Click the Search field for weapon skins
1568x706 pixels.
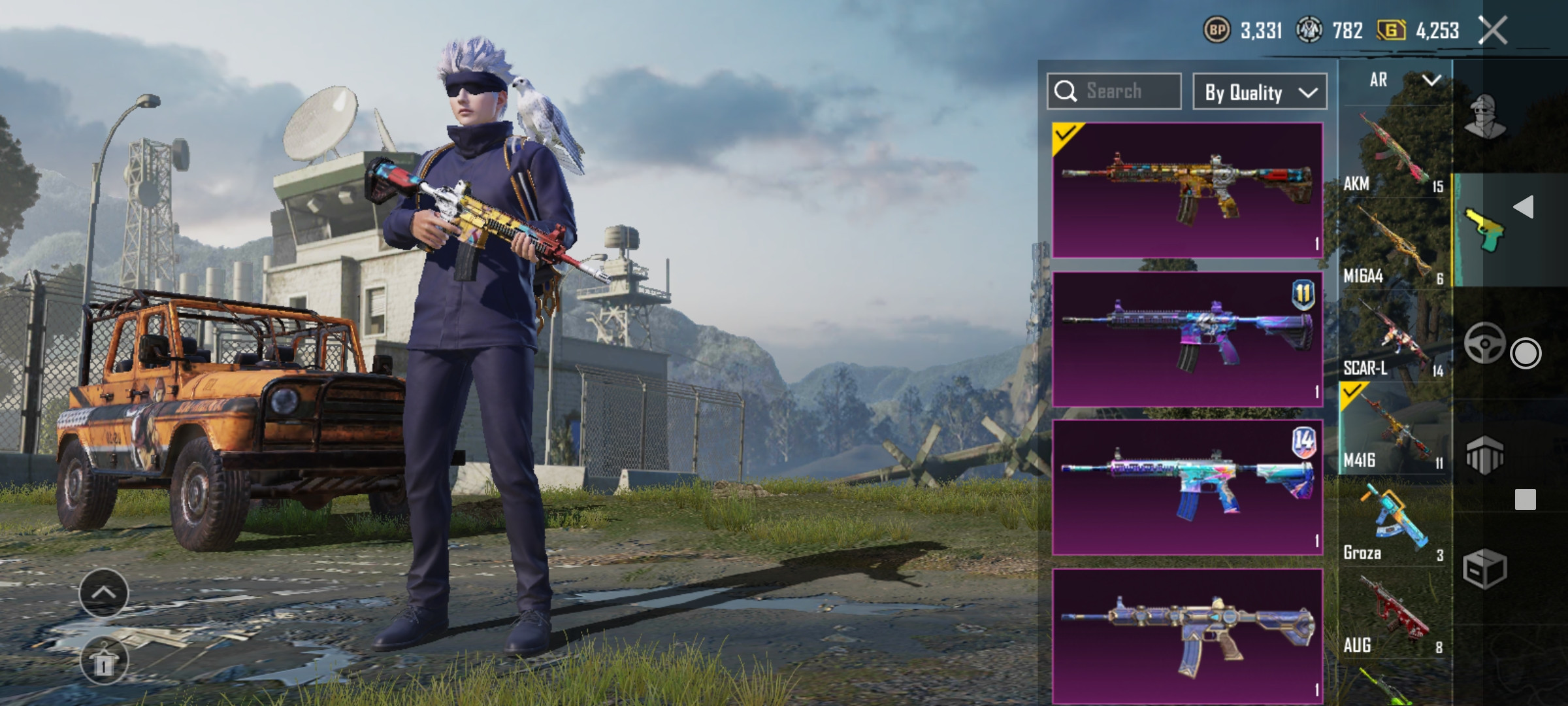pos(1114,92)
